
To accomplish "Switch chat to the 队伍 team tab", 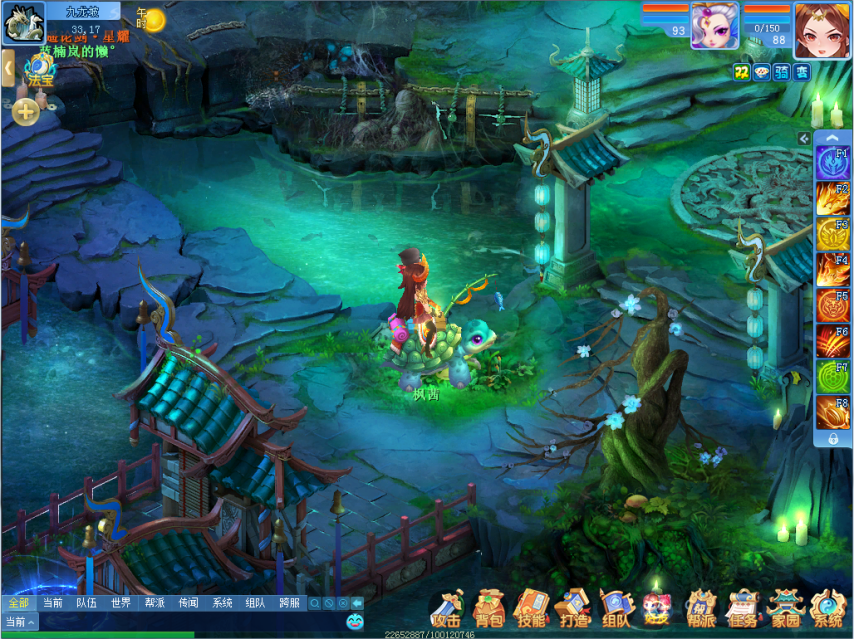I will [x=87, y=603].
